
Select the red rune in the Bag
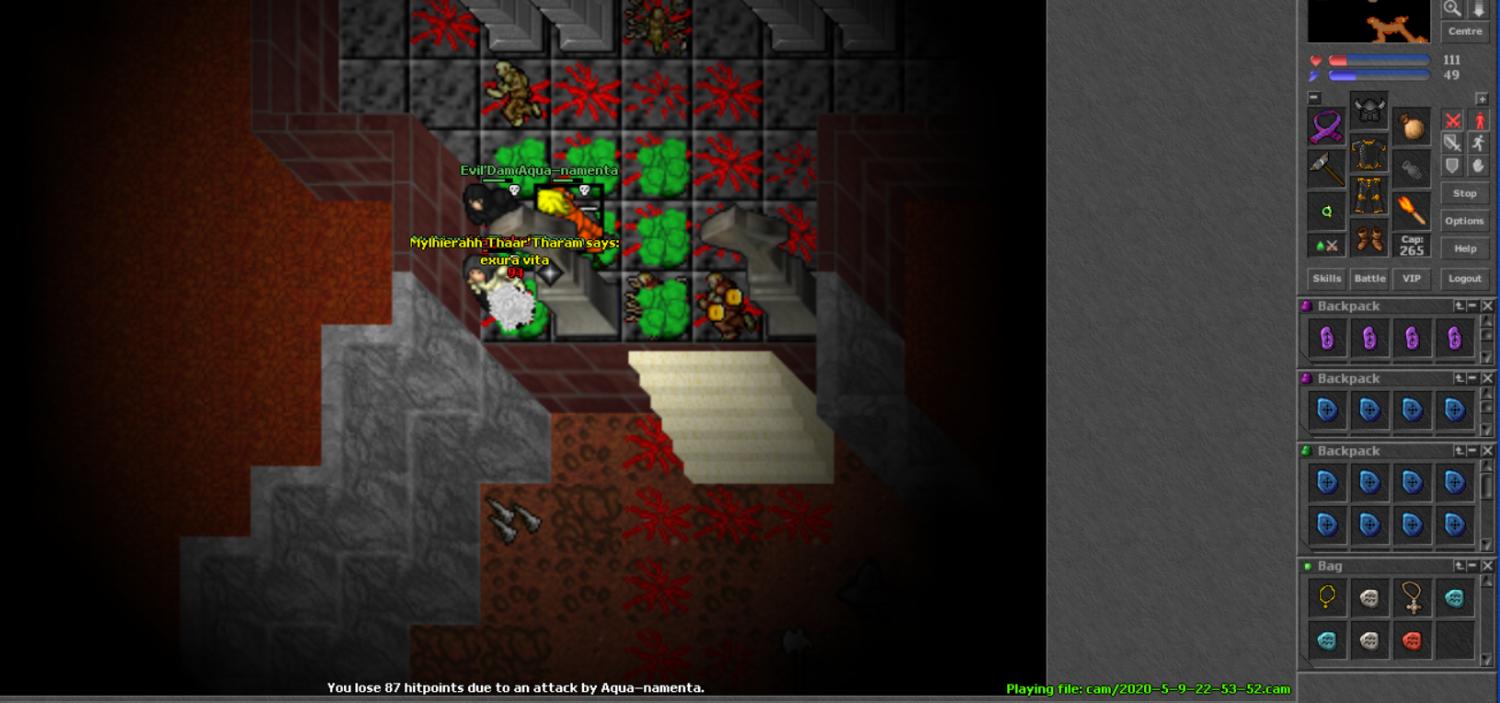[x=1411, y=640]
